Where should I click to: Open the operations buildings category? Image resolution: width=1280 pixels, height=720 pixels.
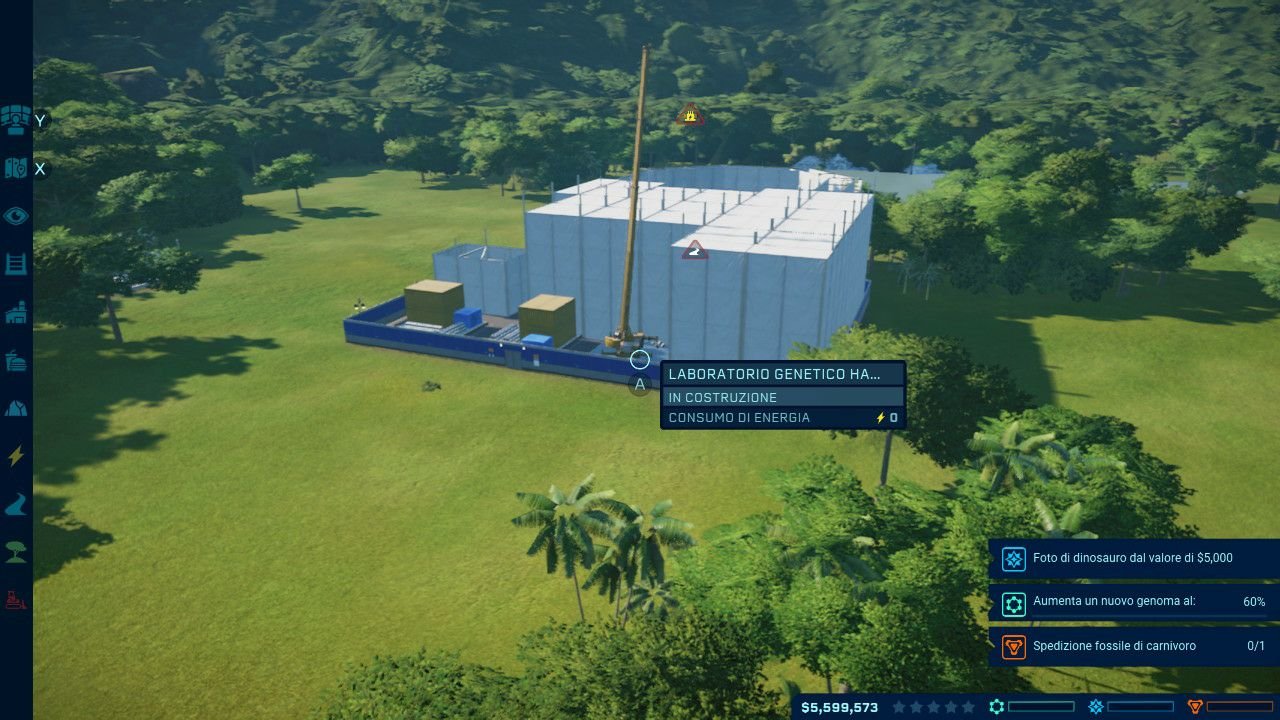point(16,313)
